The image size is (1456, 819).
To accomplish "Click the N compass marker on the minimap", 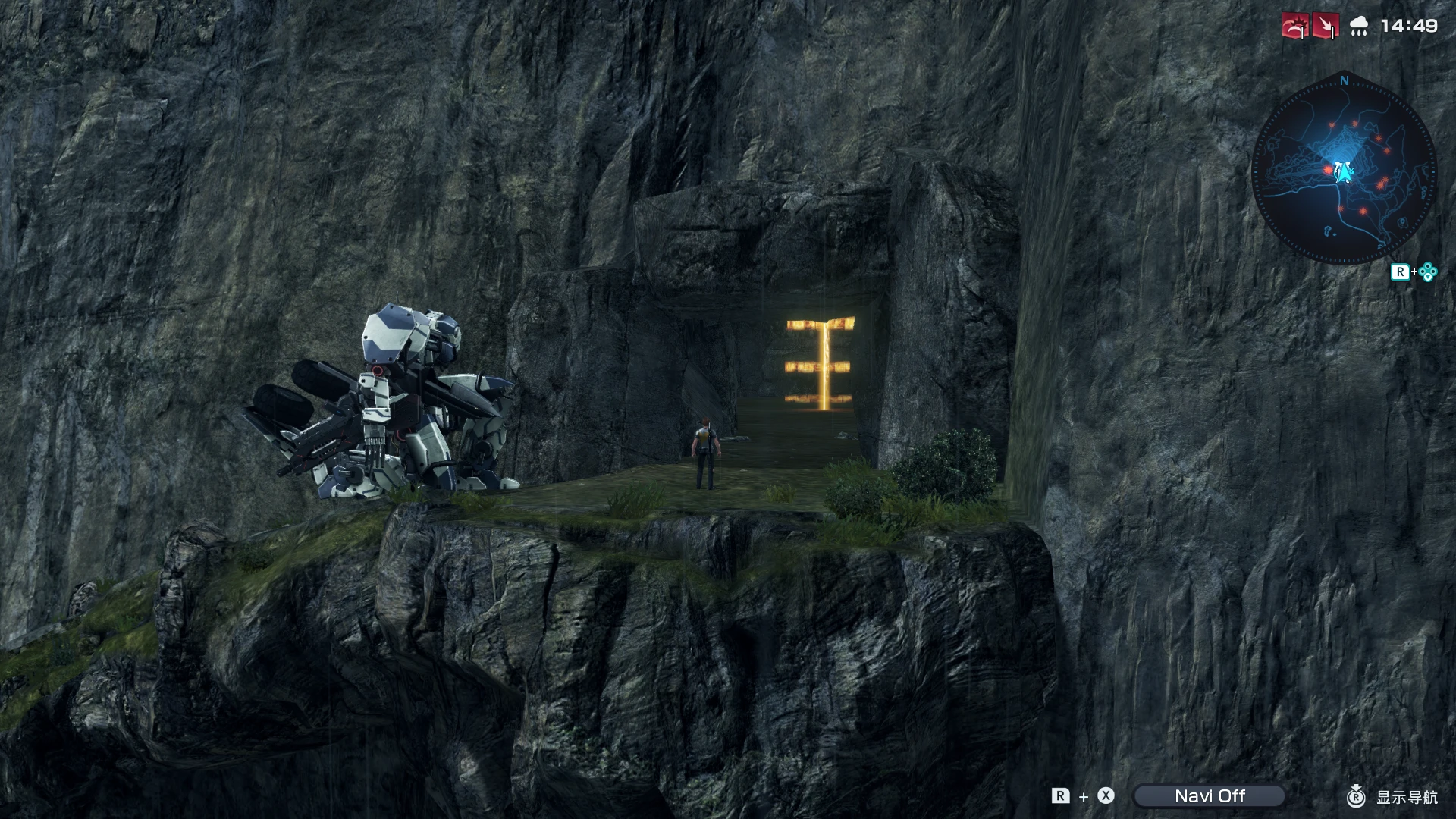I will pyautogui.click(x=1343, y=82).
